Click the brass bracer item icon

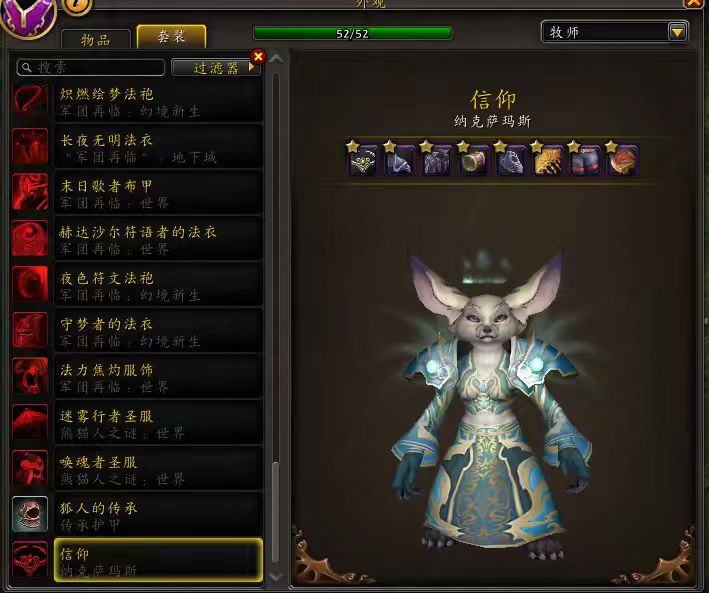[473, 161]
